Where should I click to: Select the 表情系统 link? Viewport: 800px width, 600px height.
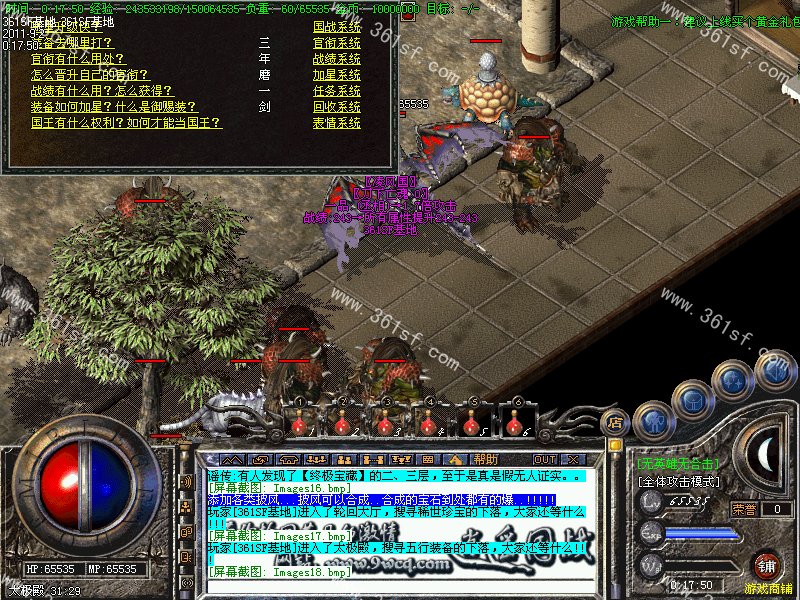coord(336,123)
